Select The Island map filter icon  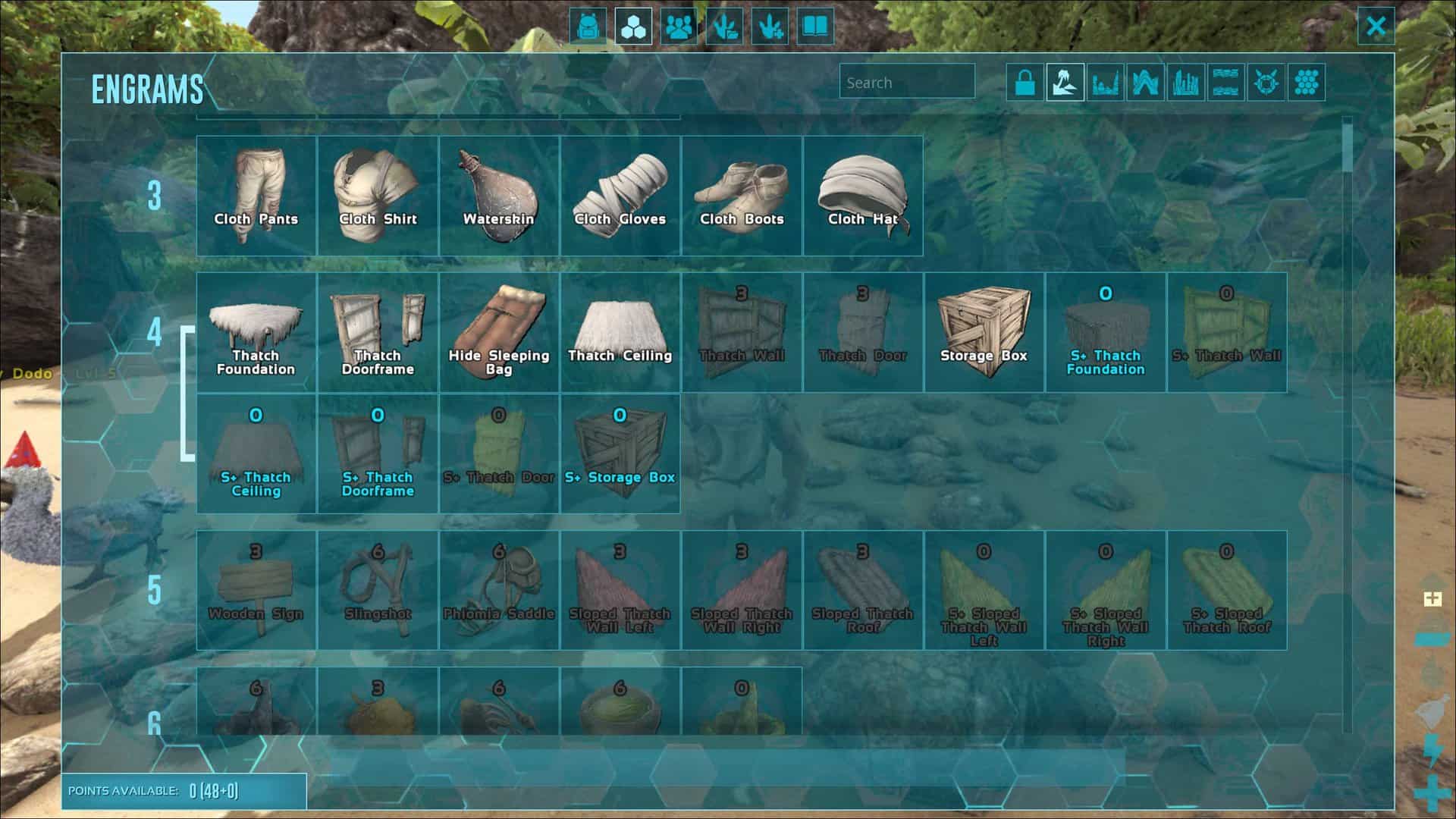1065,83
